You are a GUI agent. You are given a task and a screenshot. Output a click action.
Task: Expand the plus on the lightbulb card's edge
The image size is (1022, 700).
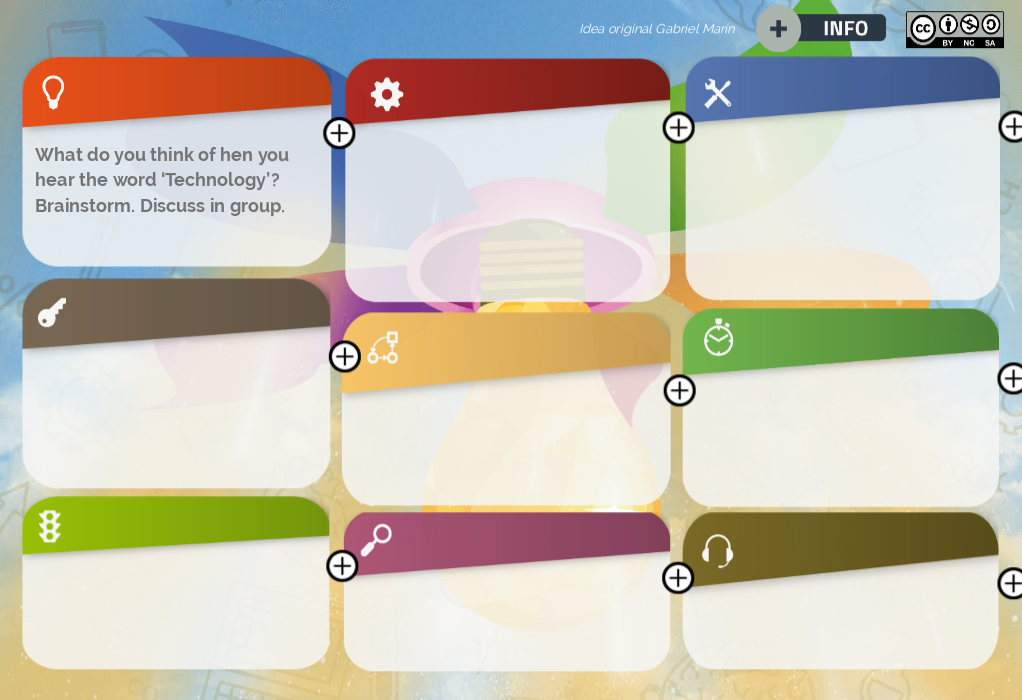[339, 133]
